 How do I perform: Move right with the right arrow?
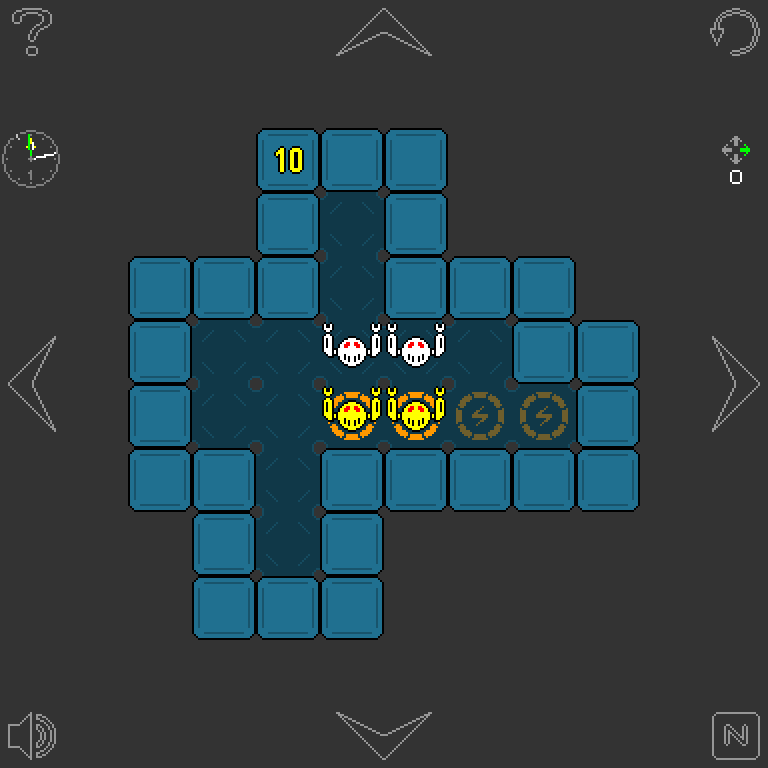735,384
